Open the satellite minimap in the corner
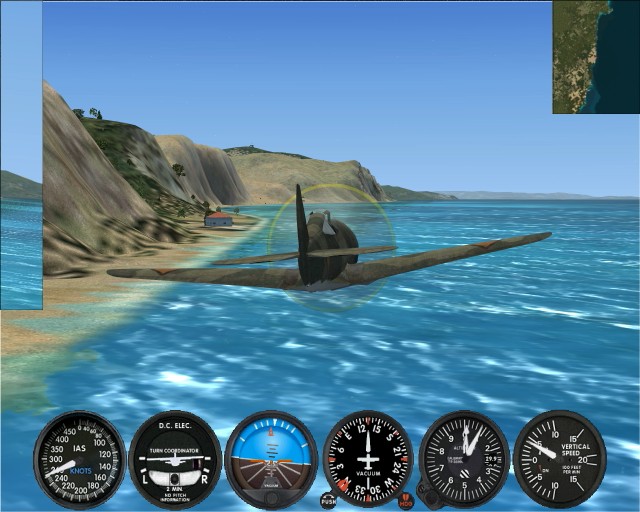Viewport: 640px width, 512px height. [596, 56]
